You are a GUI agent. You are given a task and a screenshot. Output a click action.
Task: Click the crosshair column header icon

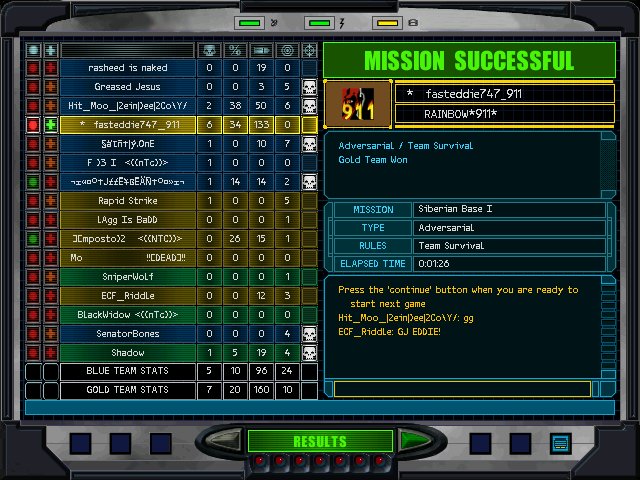click(x=310, y=49)
